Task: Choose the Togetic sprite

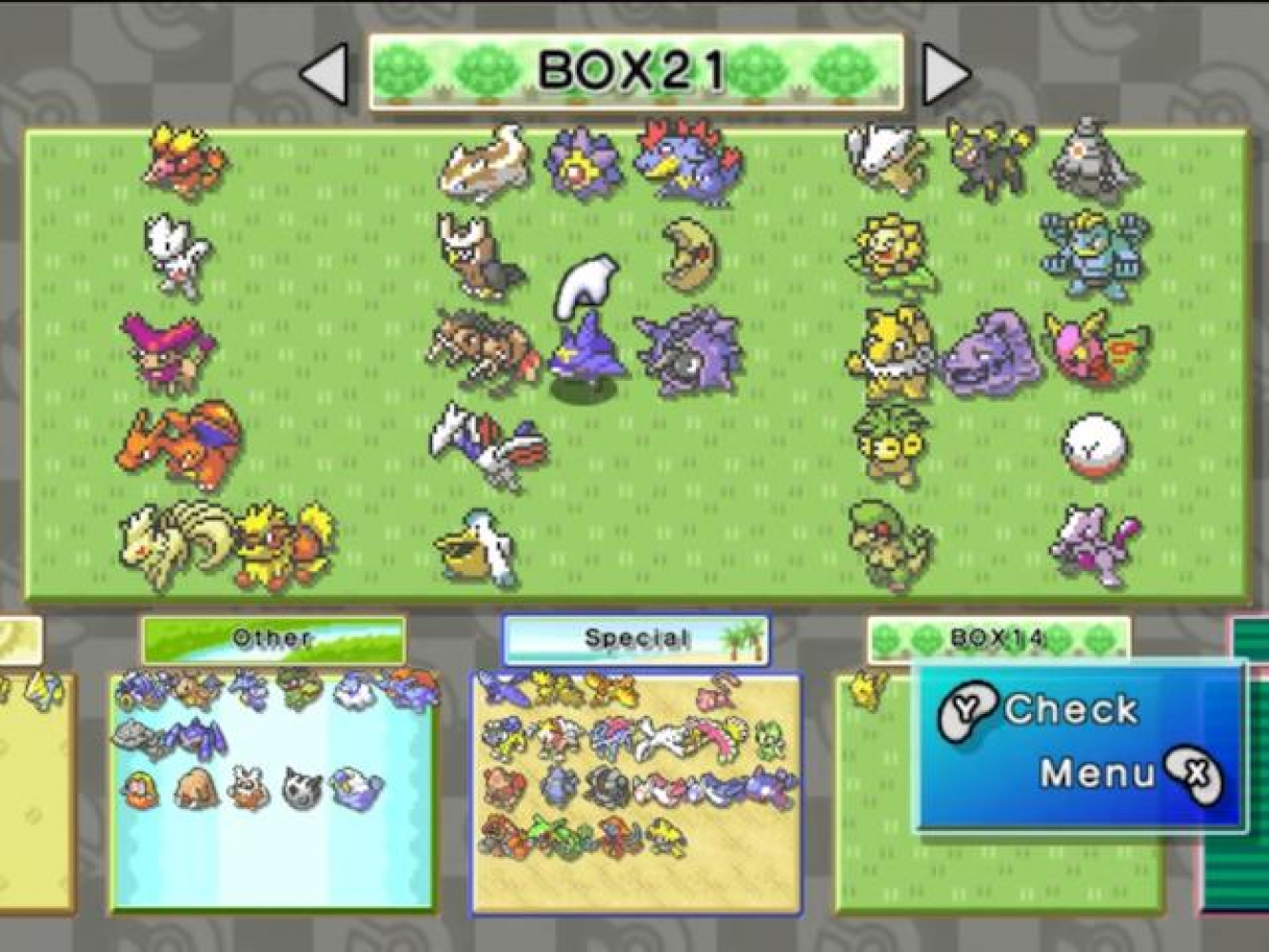Action: click(176, 255)
